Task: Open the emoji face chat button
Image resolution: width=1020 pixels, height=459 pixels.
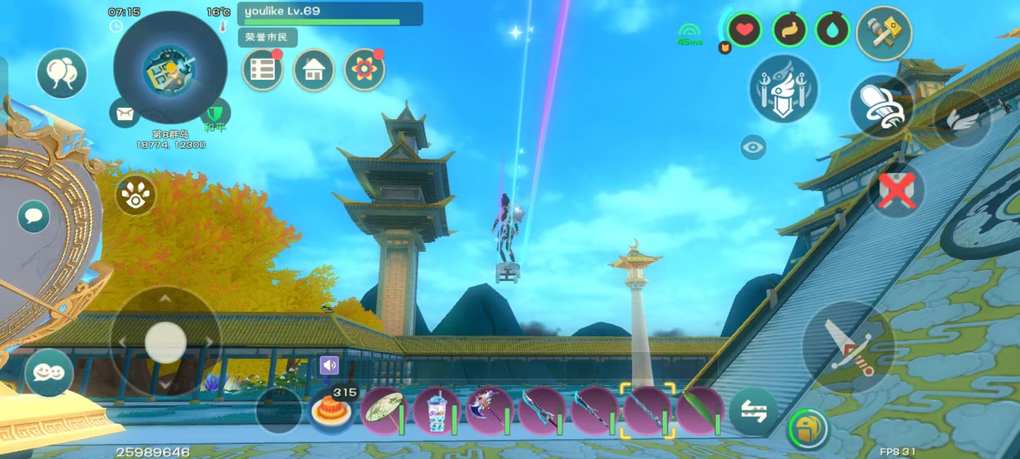Action: pos(49,372)
